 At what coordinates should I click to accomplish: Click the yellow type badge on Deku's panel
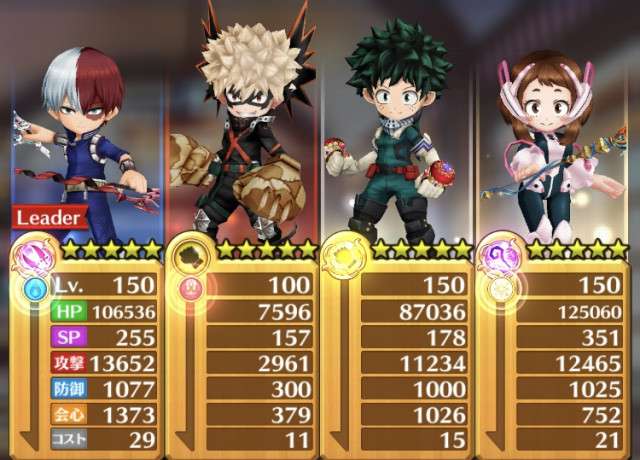[x=342, y=259]
